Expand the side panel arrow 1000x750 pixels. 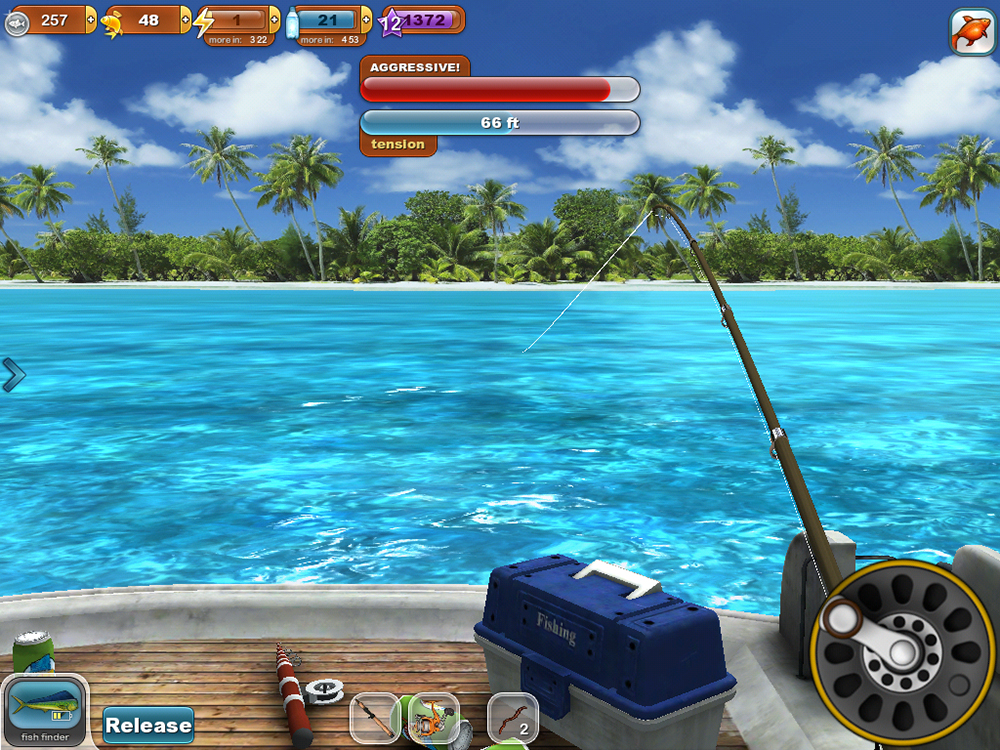click(13, 375)
